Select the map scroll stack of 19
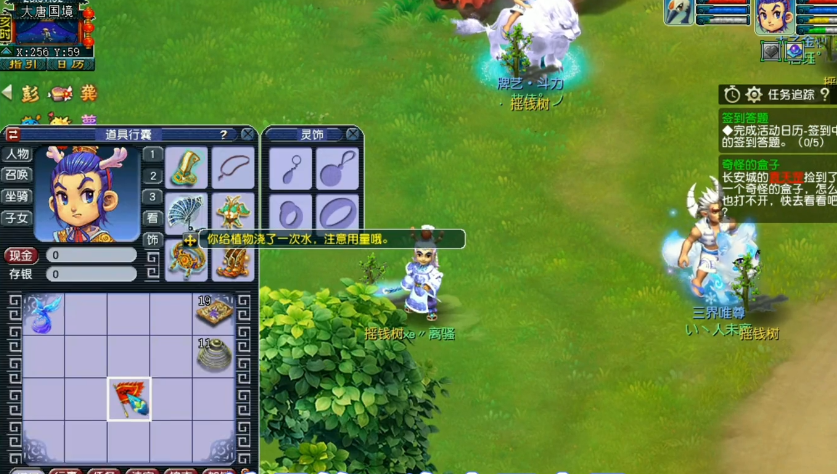This screenshot has height=474, width=837. 214,312
